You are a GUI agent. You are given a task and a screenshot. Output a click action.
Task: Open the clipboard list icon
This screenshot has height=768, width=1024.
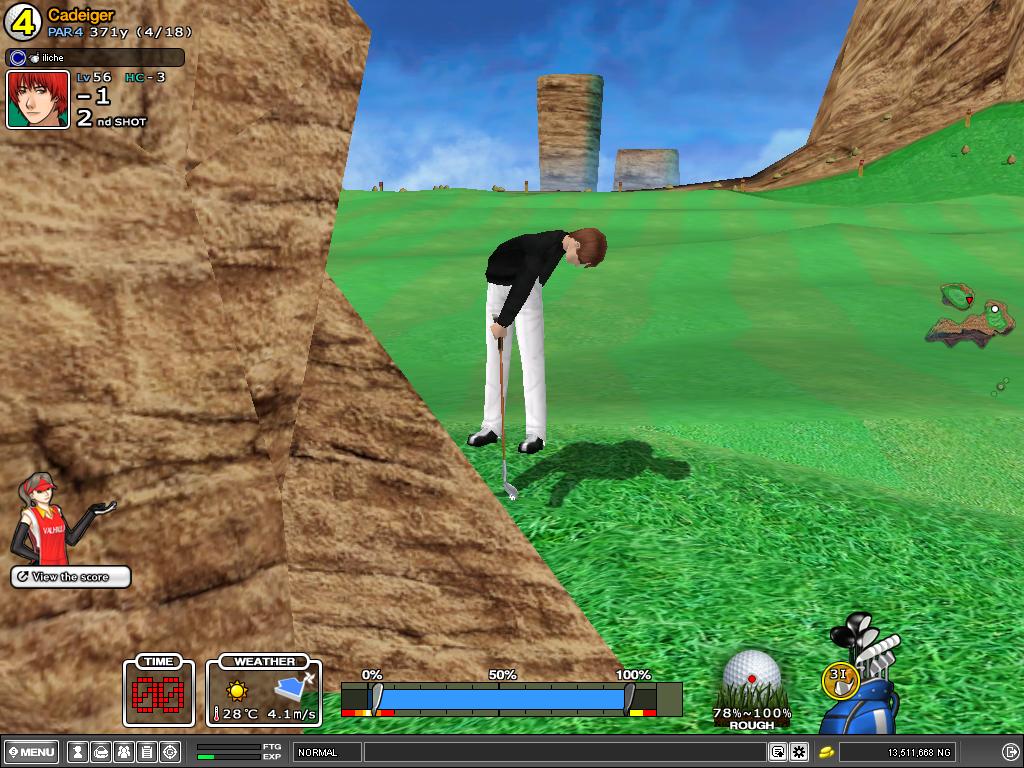pos(147,752)
